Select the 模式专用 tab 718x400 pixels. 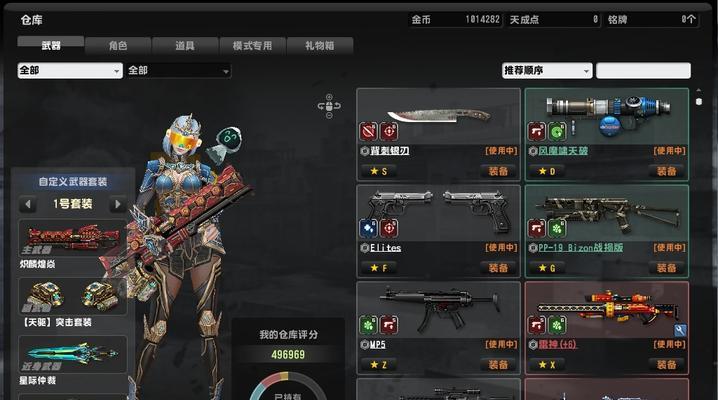pos(252,45)
